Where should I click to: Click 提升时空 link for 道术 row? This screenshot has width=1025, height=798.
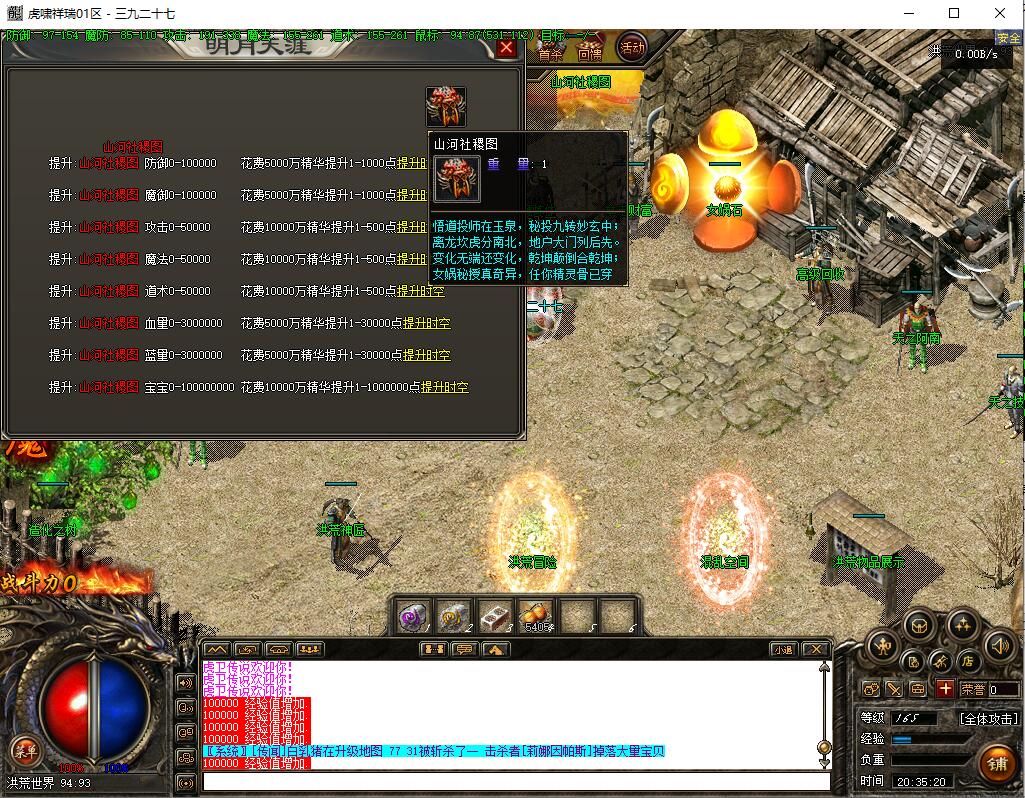coord(421,291)
